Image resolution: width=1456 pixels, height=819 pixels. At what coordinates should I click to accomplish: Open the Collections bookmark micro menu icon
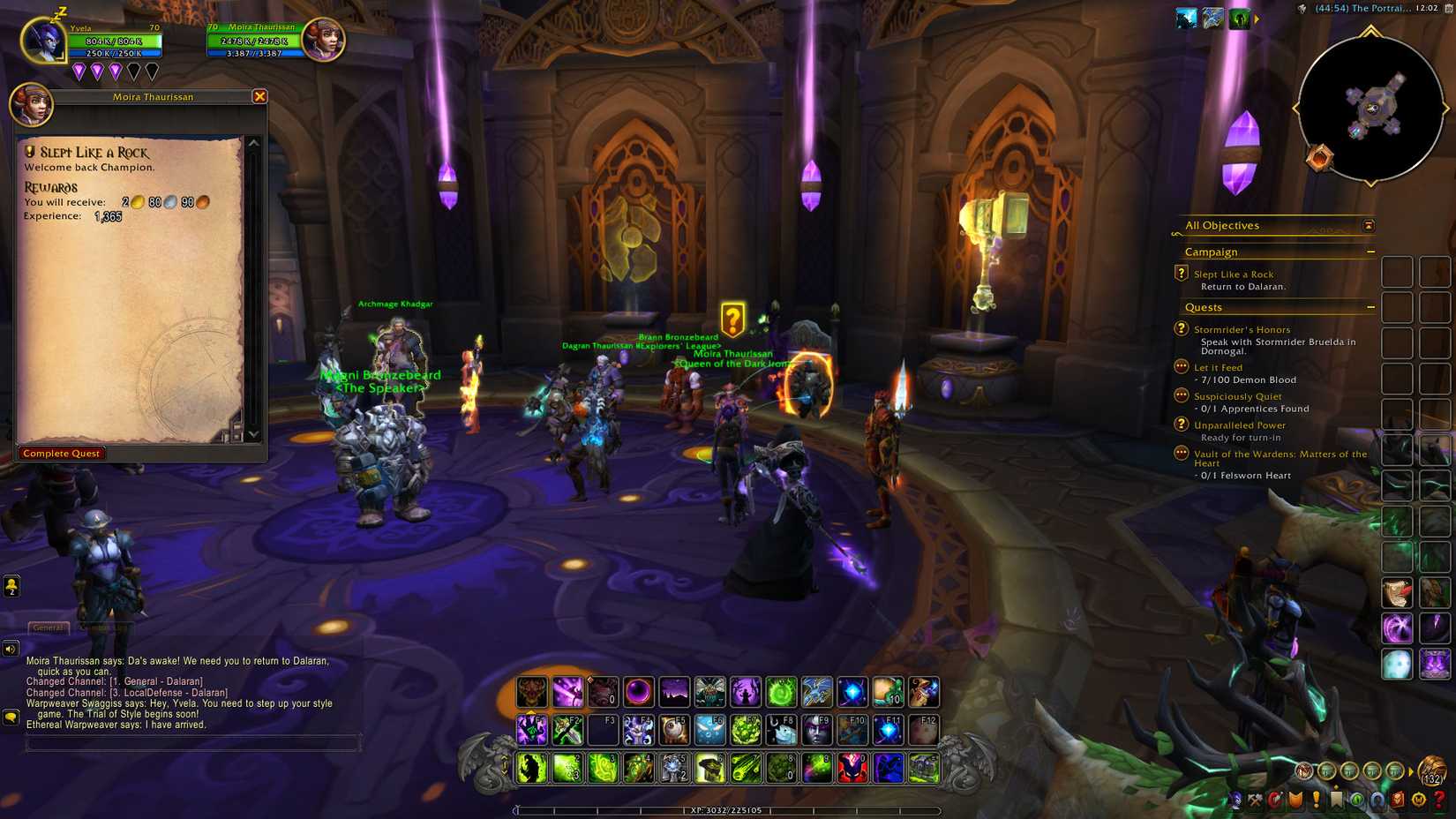(1336, 799)
